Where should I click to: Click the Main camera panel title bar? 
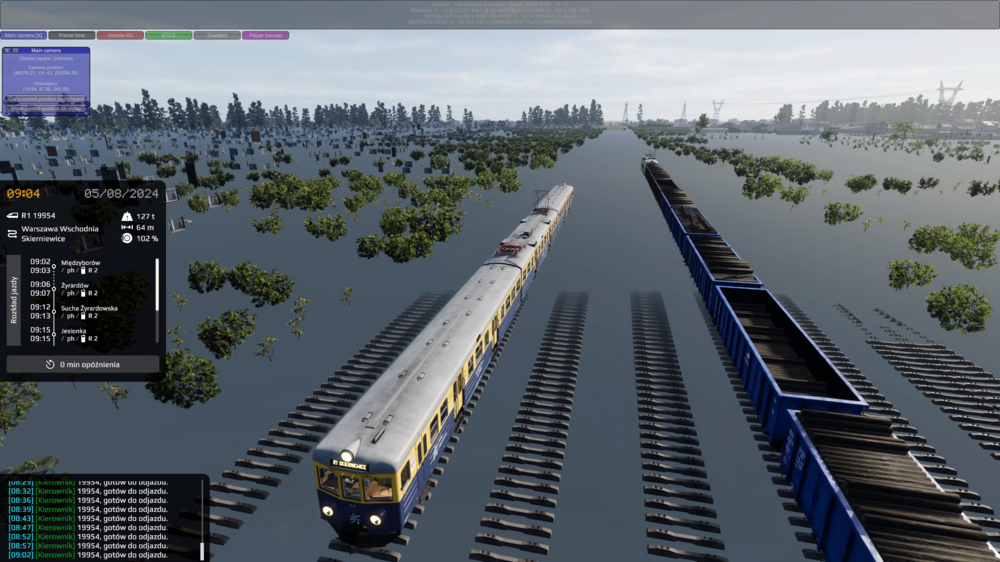coord(46,50)
